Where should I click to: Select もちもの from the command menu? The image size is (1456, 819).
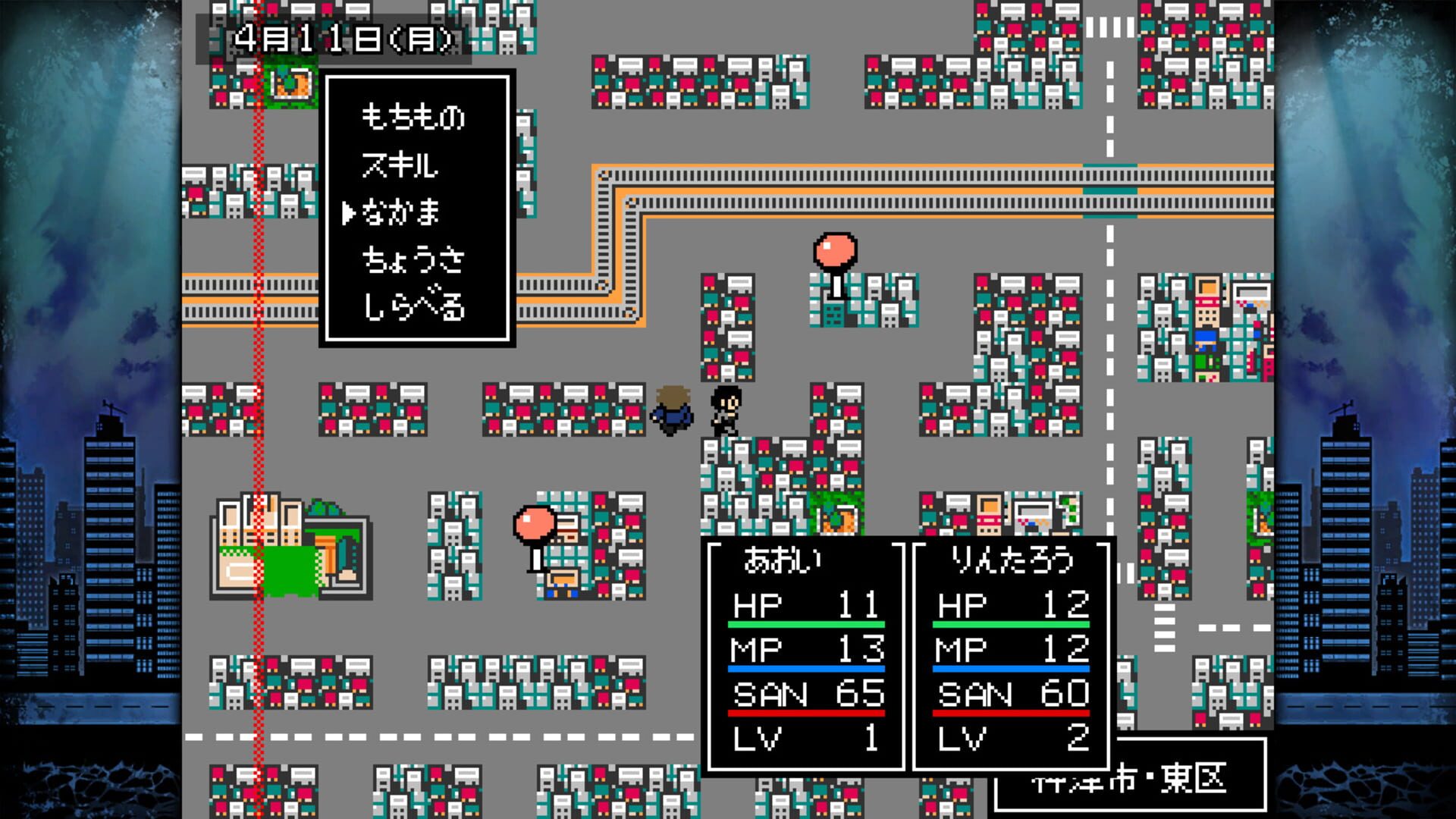click(x=413, y=119)
